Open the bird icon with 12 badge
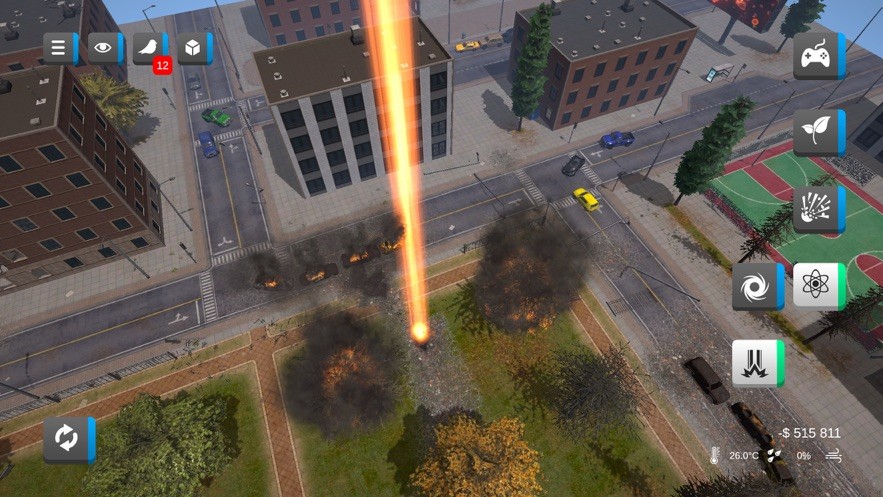 pos(148,48)
